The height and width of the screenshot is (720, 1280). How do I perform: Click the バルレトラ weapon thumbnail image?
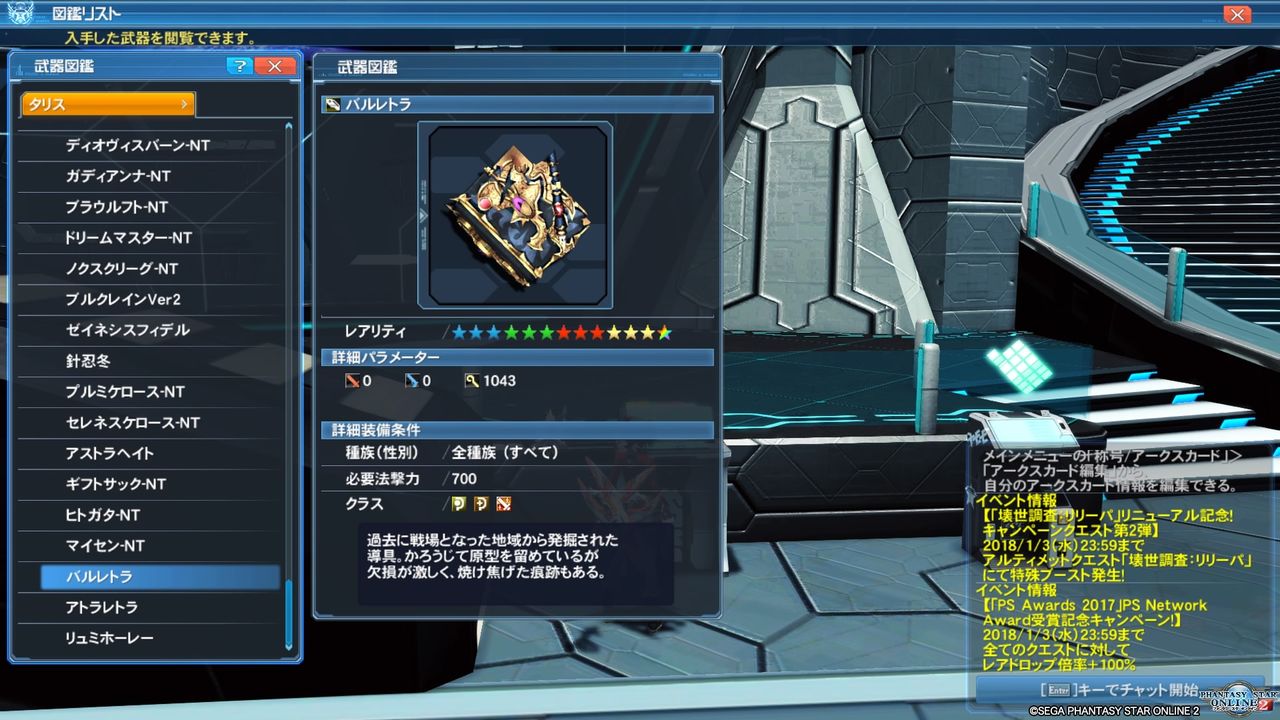point(516,212)
